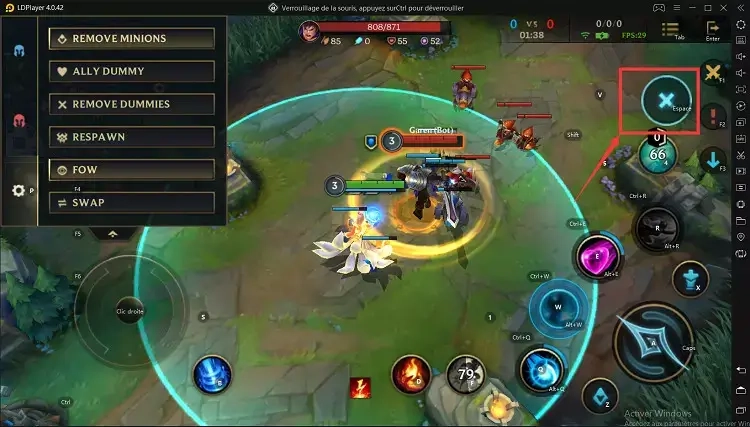
Task: Fire the blue orb Q ability
Action: (x=540, y=369)
